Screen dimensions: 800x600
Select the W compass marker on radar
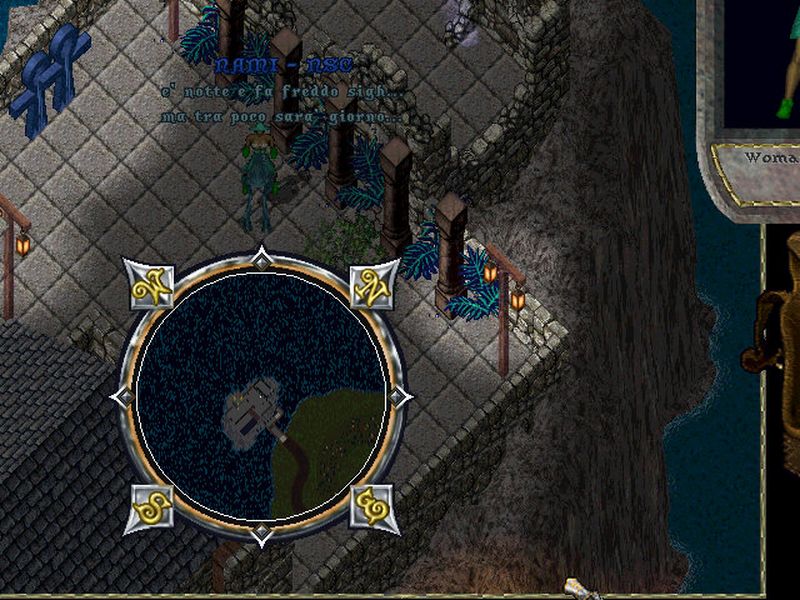(152, 284)
